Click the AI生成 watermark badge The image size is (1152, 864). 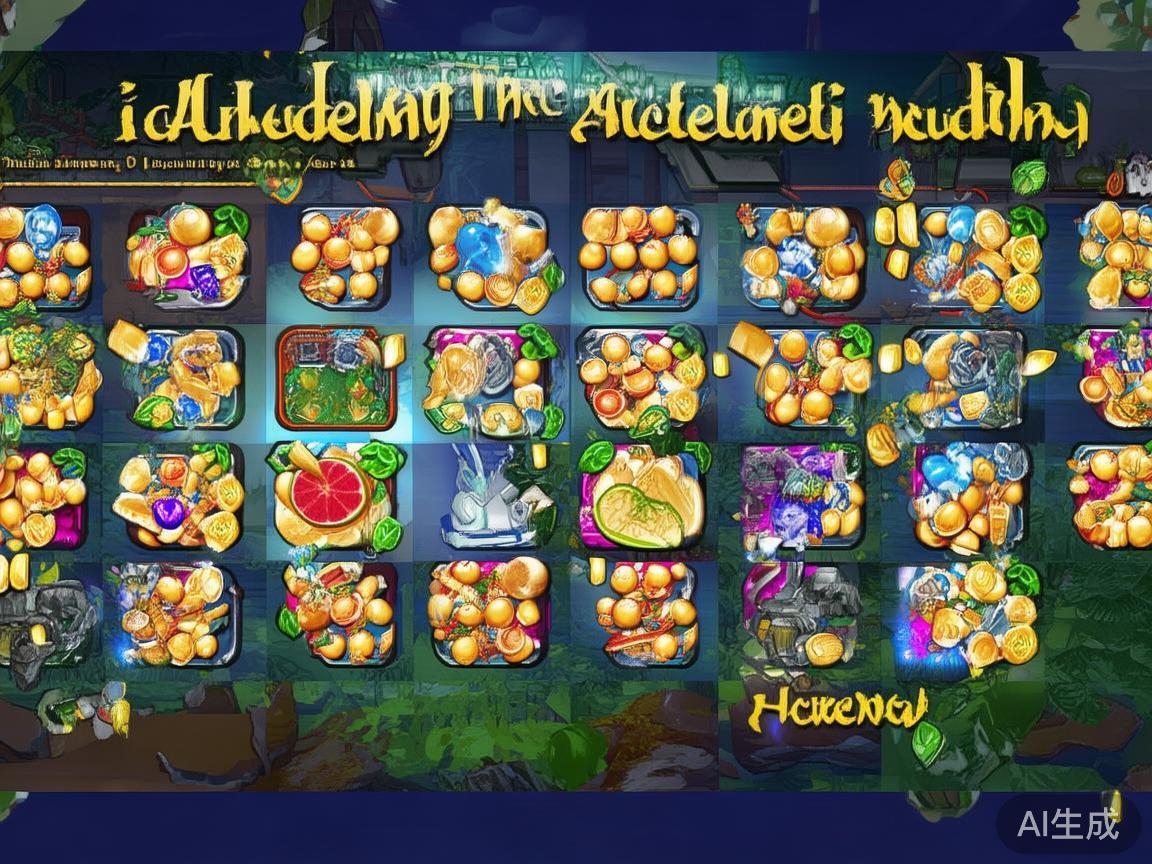[1066, 824]
